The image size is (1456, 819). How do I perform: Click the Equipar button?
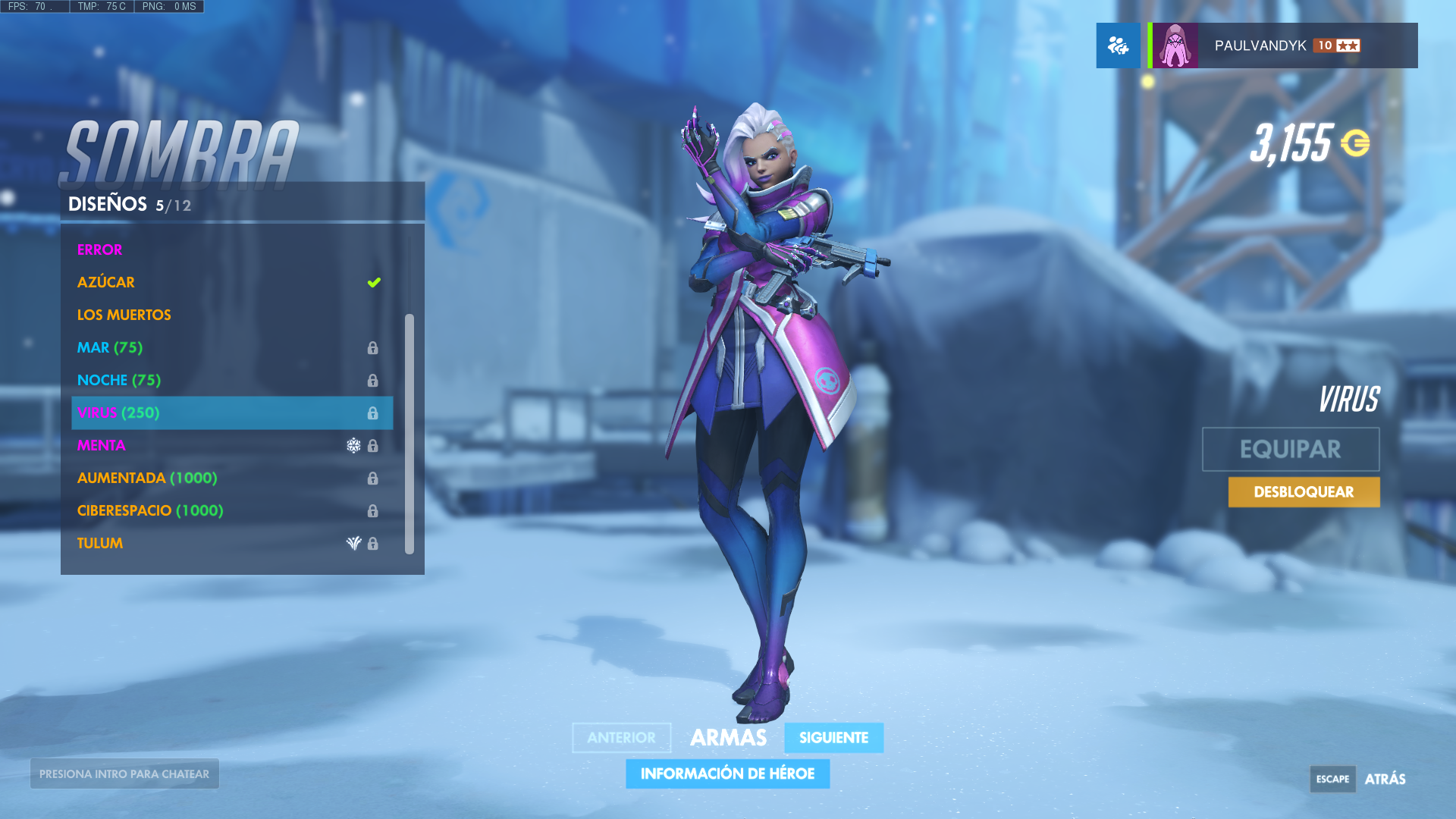tap(1290, 449)
